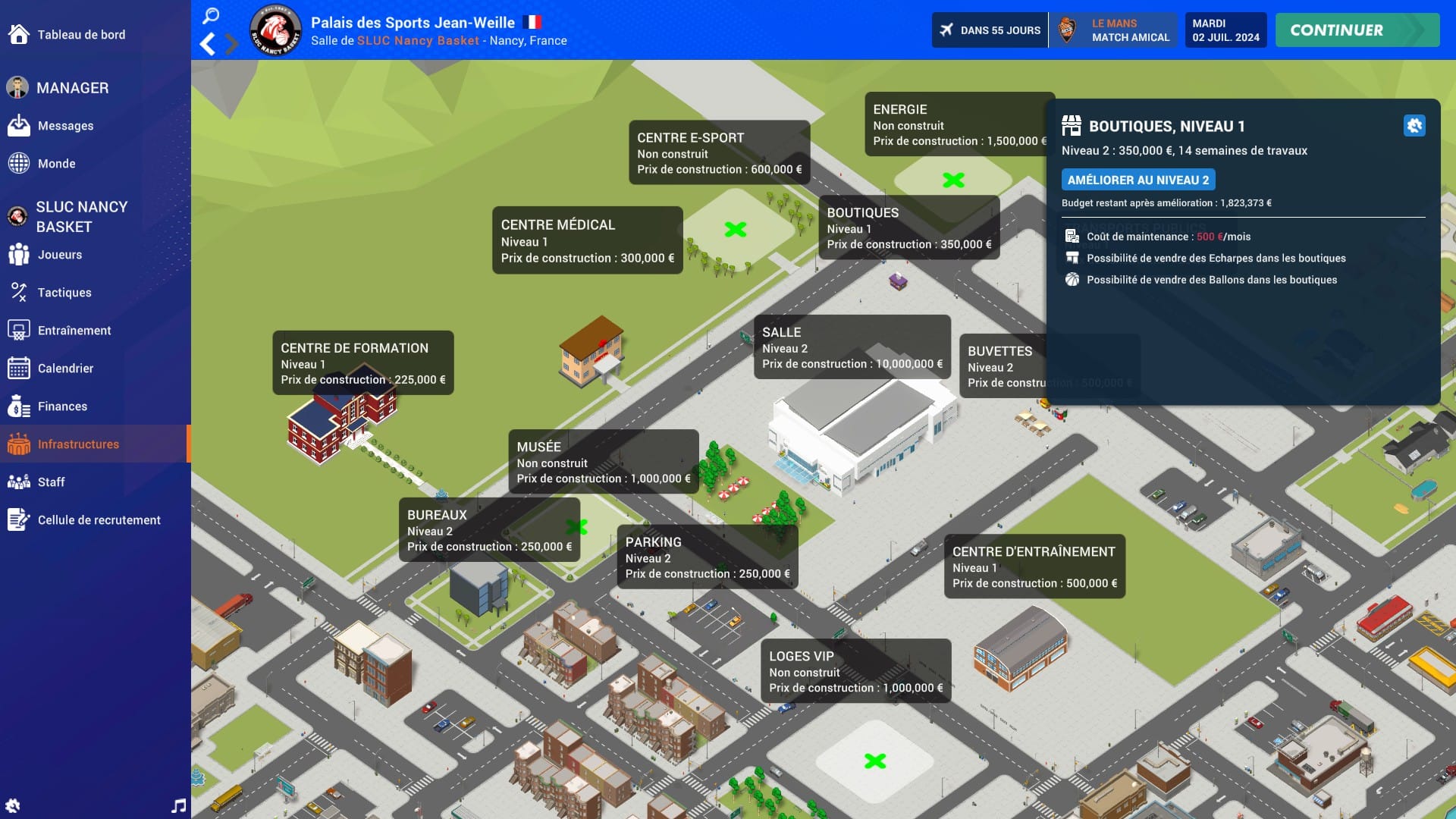This screenshot has width=1456, height=819.
Task: Click the SLUC Nancy Basket club link
Action: tap(418, 41)
